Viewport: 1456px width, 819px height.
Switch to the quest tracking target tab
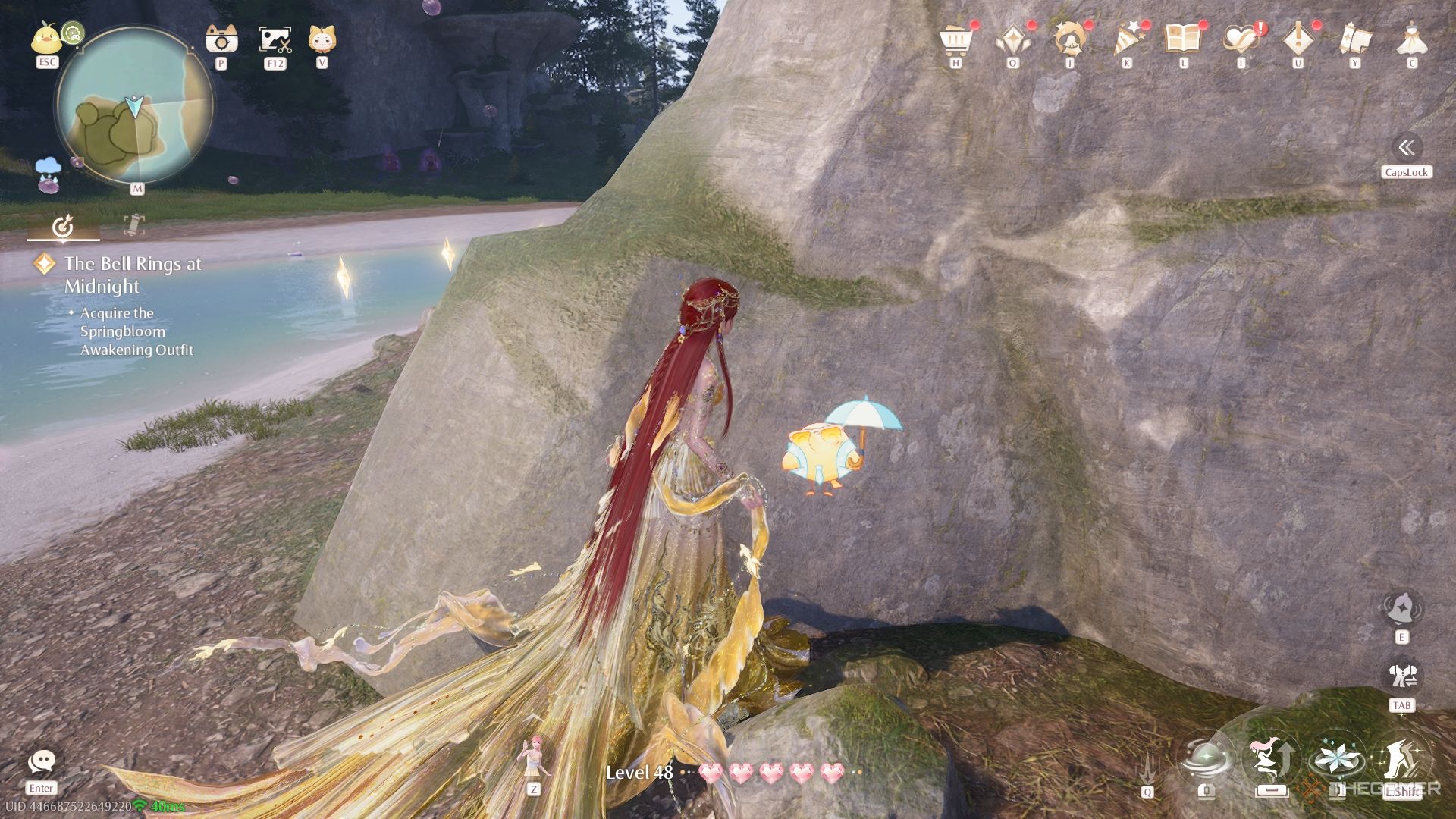[63, 225]
